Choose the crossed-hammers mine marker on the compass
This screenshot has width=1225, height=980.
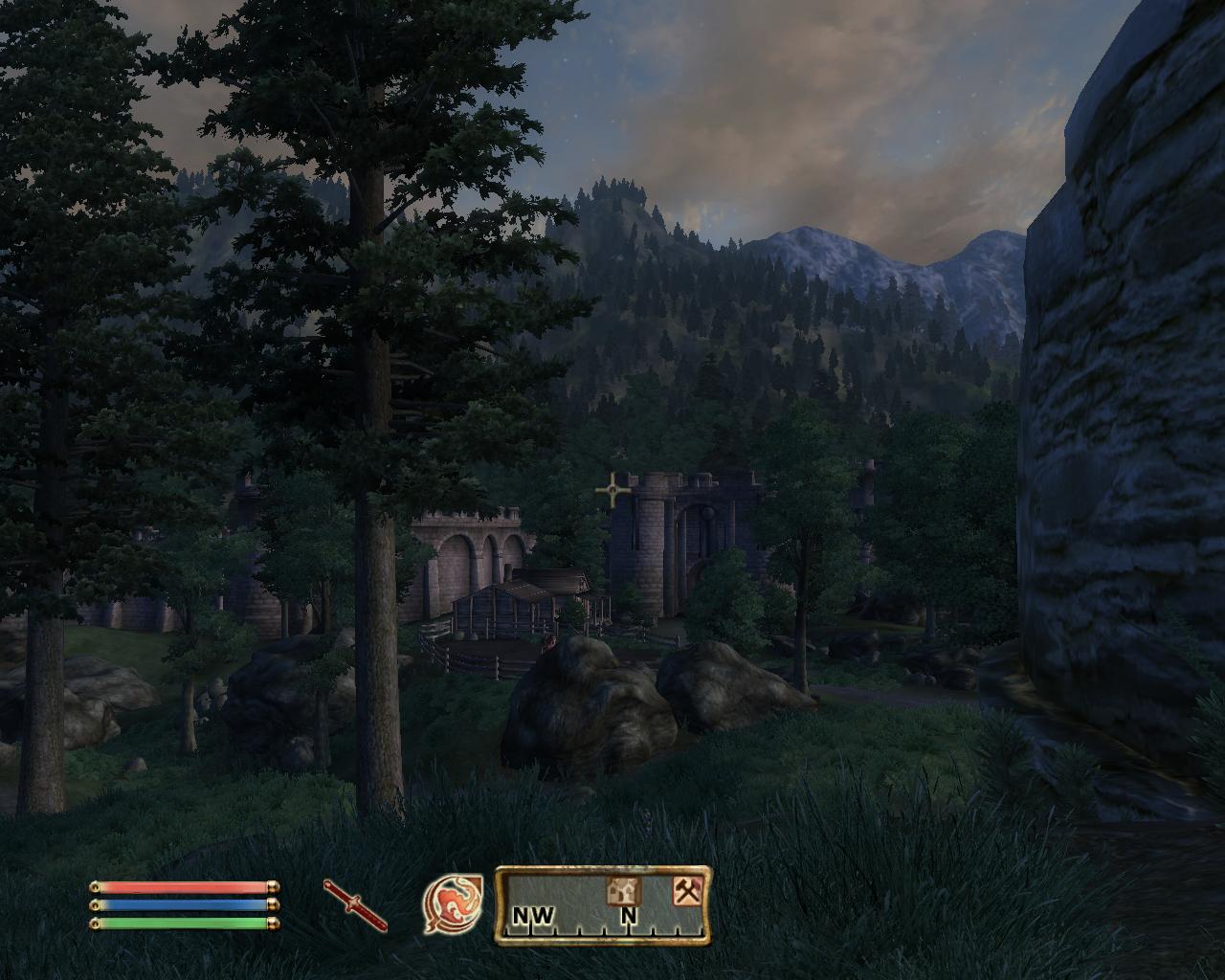687,891
